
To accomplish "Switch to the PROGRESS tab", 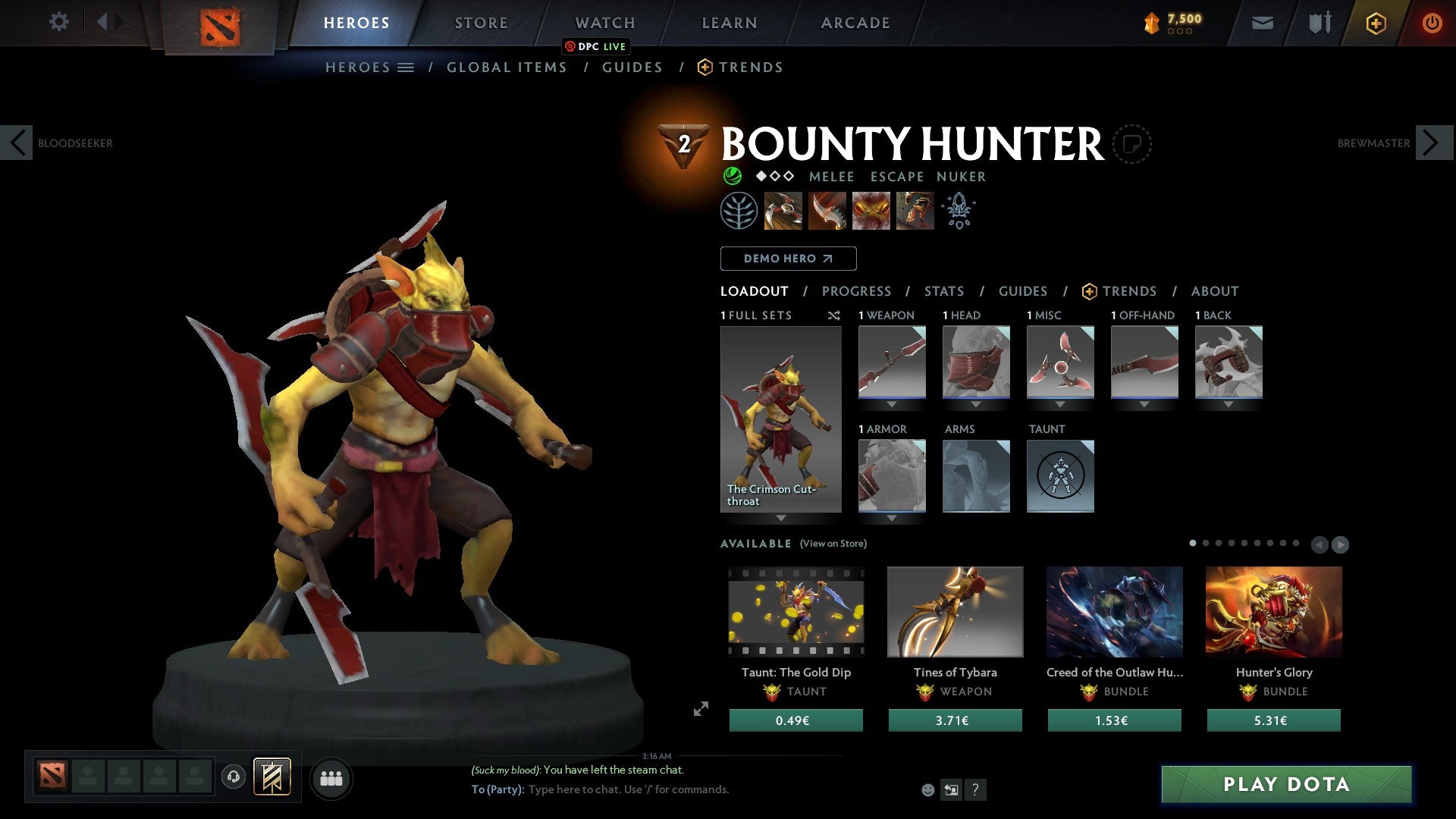I will [857, 291].
